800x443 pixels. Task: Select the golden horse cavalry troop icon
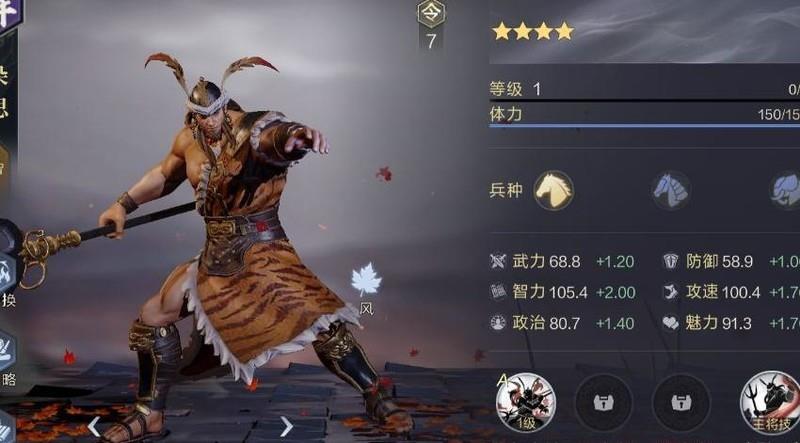pyautogui.click(x=553, y=190)
